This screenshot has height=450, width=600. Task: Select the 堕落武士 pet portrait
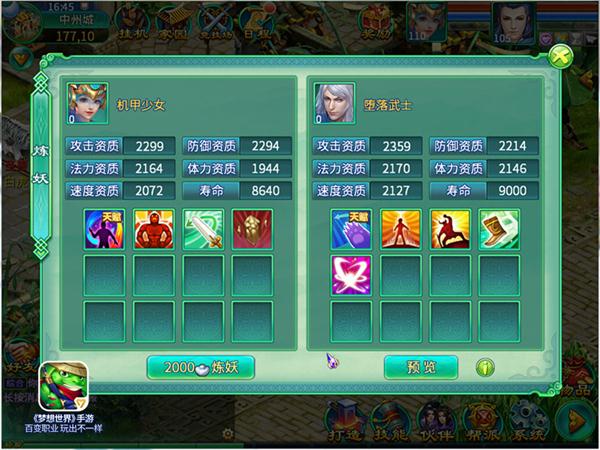coord(330,103)
